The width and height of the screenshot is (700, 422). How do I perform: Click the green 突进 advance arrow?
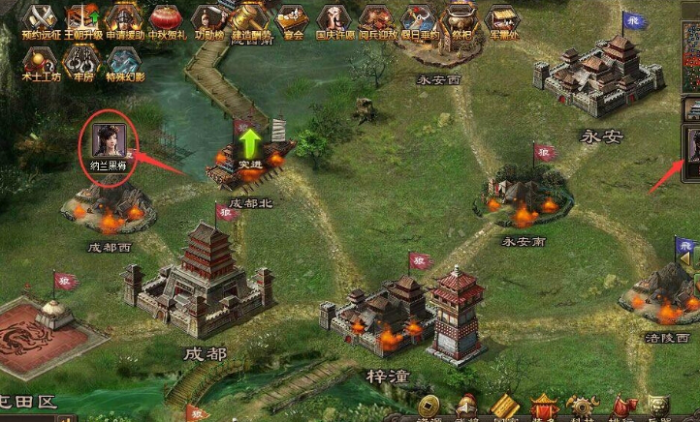[248, 141]
